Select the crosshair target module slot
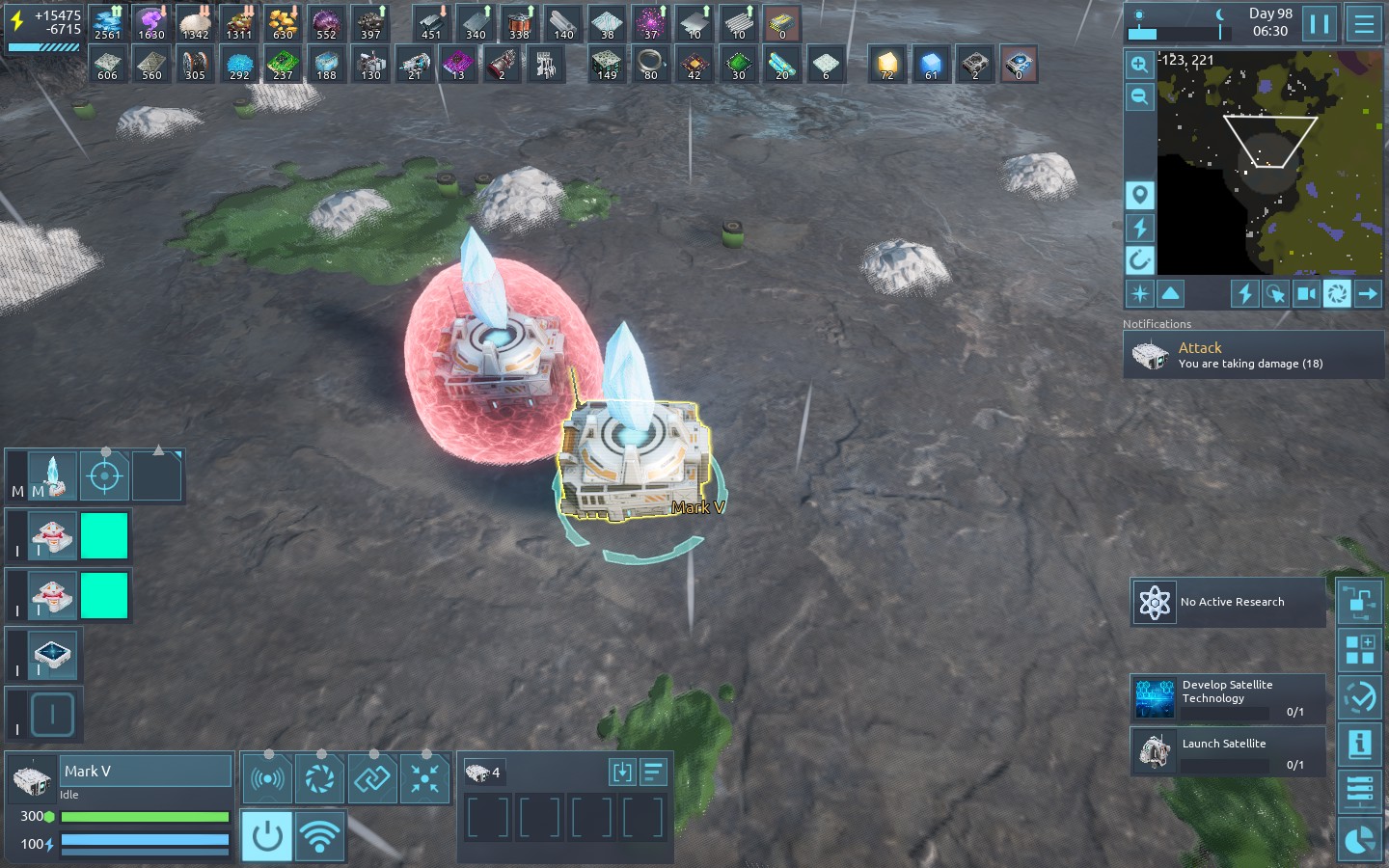The height and width of the screenshot is (868, 1389). point(104,476)
